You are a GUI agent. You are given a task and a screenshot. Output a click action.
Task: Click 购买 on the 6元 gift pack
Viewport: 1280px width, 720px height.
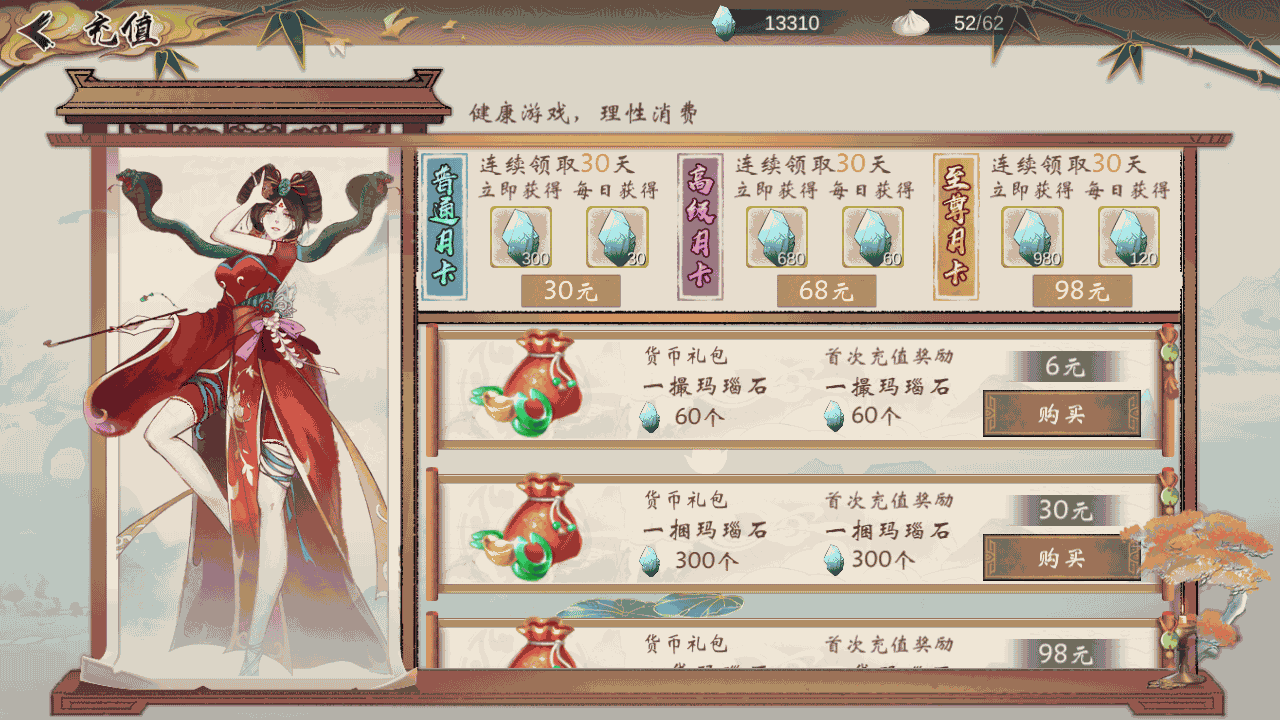[1062, 414]
